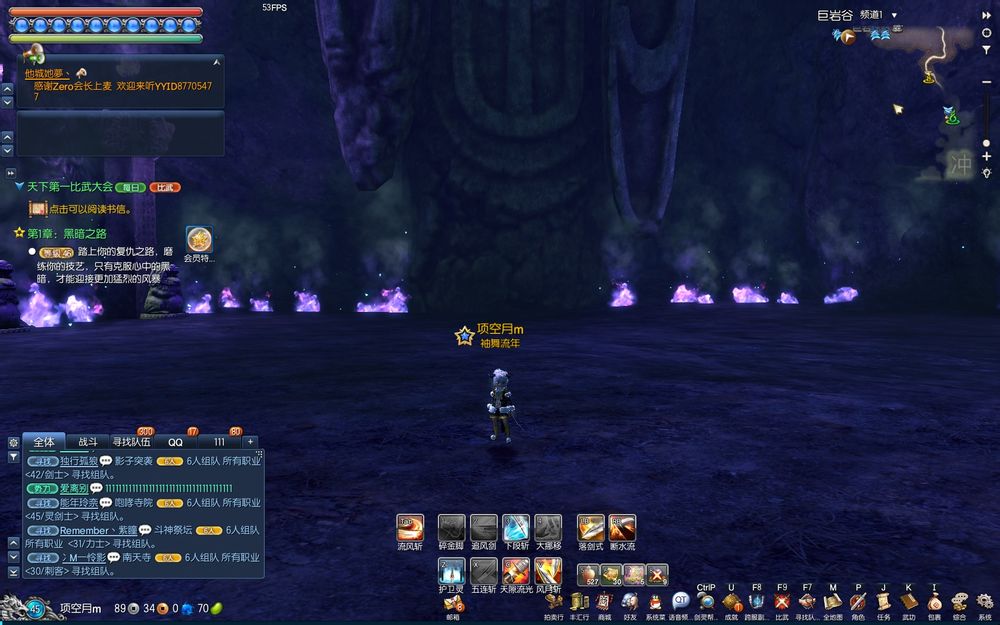The image size is (1000, 625).
Task: Activate the 落剑式 skill
Action: pos(590,528)
